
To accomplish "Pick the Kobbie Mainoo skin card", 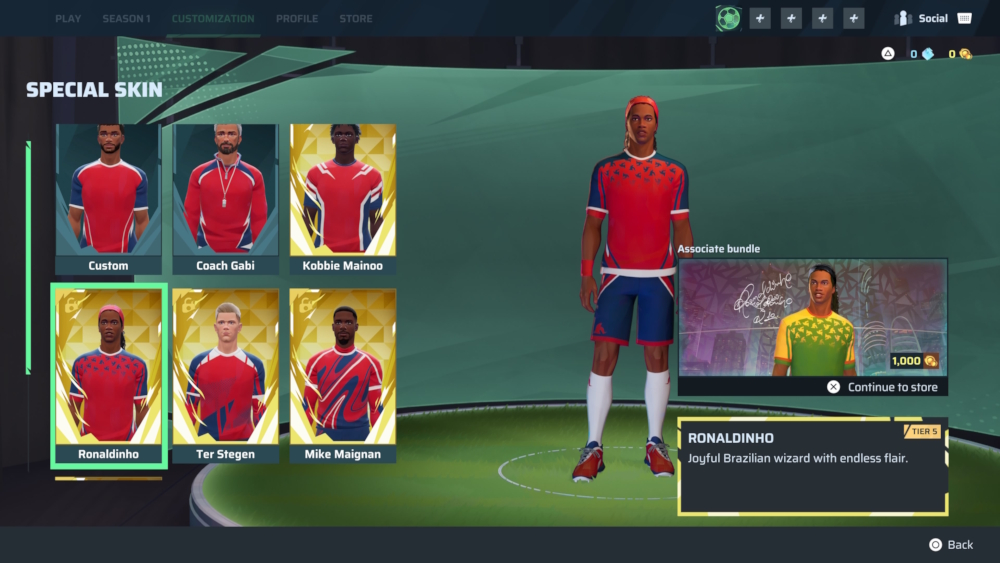I will 343,199.
